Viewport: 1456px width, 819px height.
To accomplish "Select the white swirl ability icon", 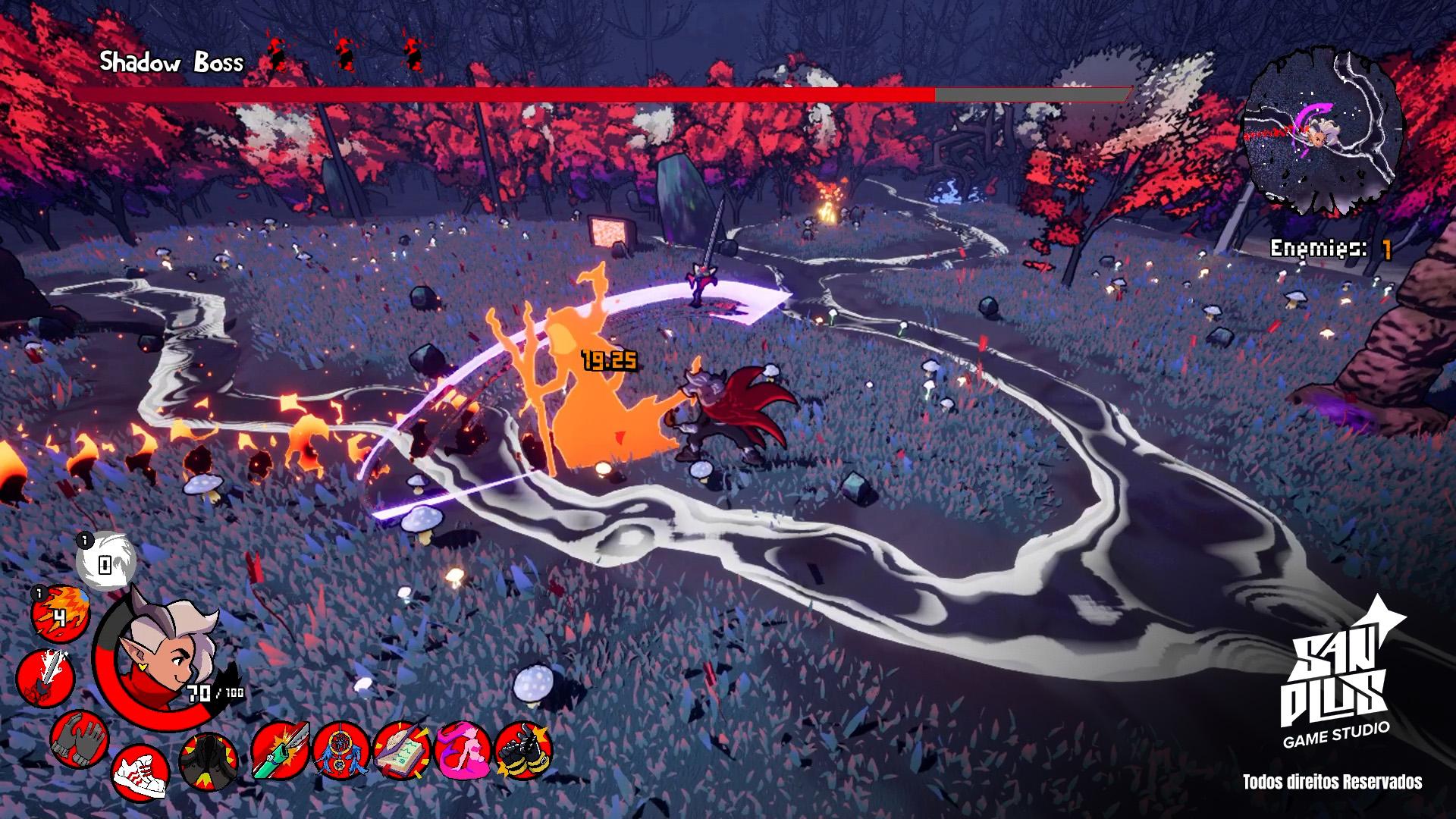I will coord(106,563).
